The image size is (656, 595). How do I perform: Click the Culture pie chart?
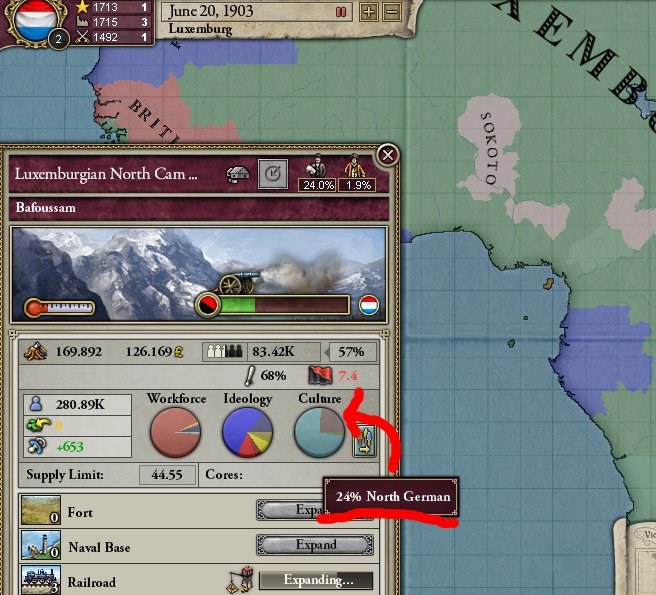point(320,433)
